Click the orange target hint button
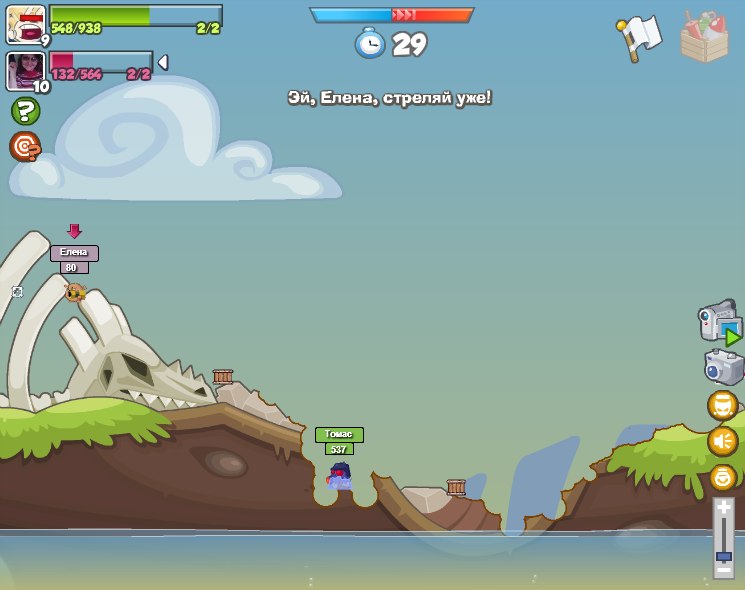Viewport: 745px width, 590px height. click(25, 147)
